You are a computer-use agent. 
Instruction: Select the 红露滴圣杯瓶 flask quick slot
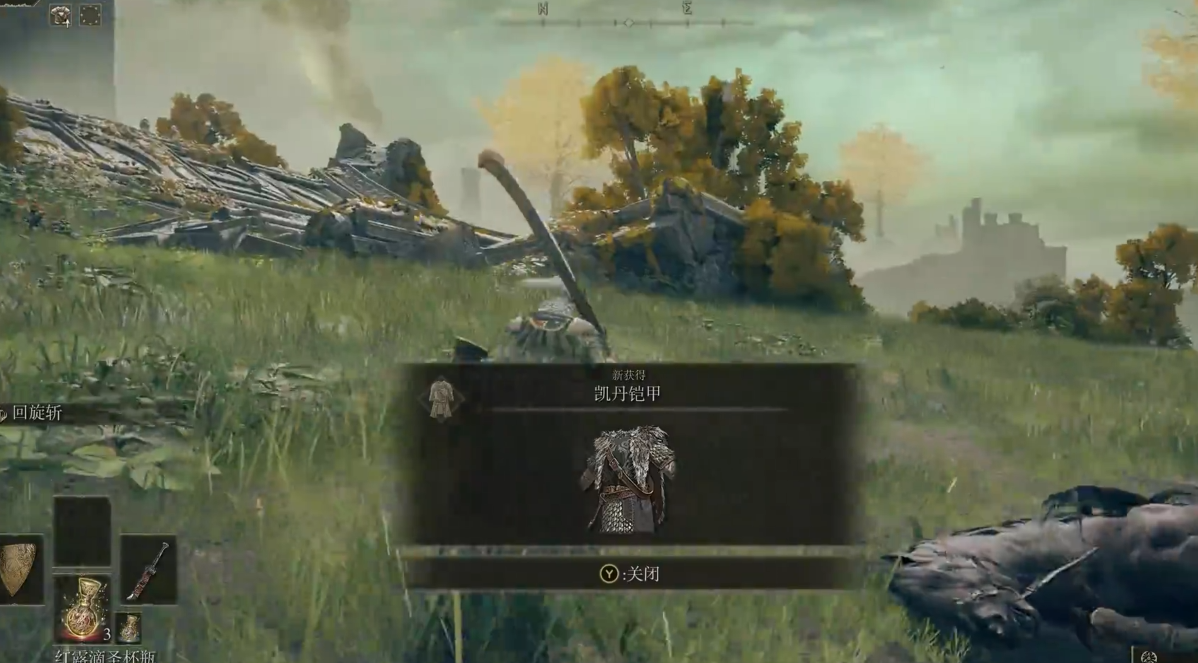pyautogui.click(x=82, y=608)
